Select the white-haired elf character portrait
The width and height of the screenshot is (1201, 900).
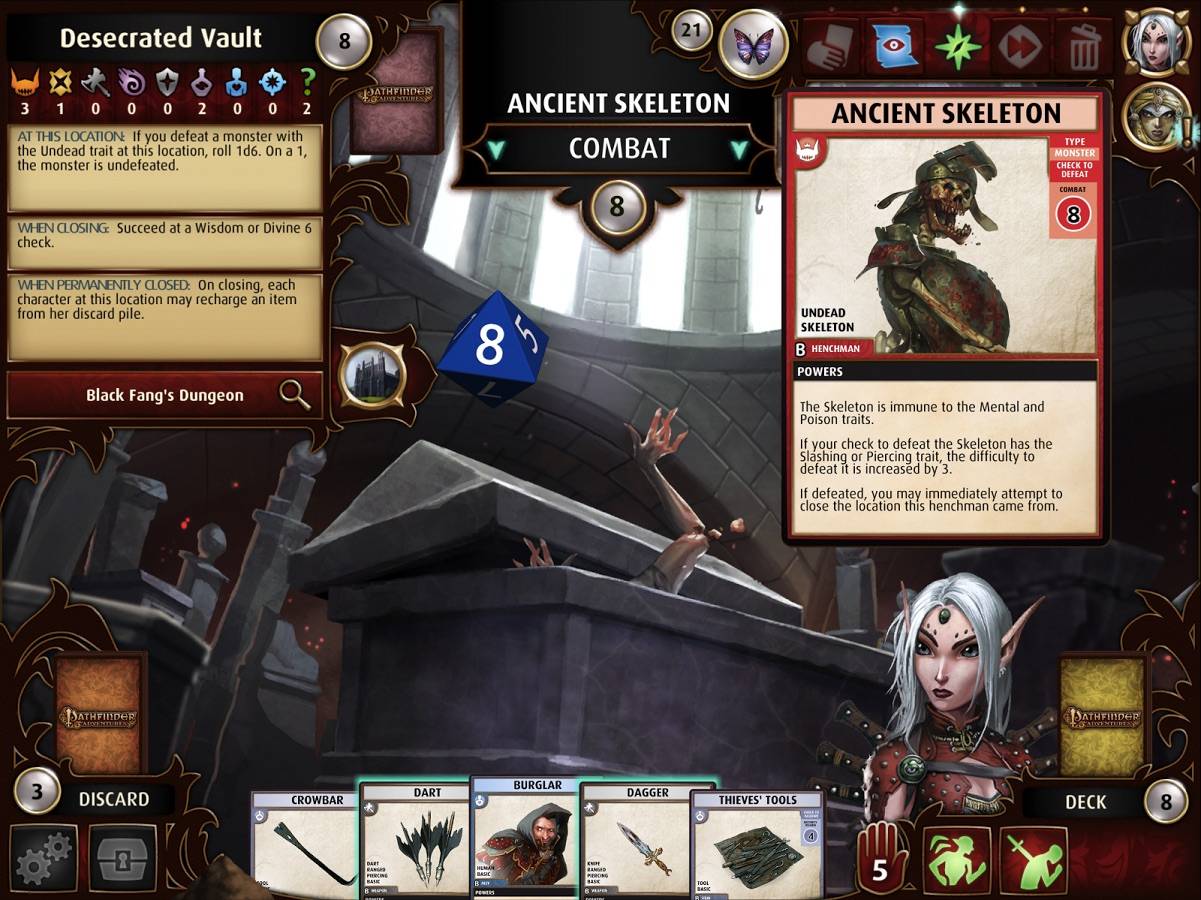tap(1157, 41)
